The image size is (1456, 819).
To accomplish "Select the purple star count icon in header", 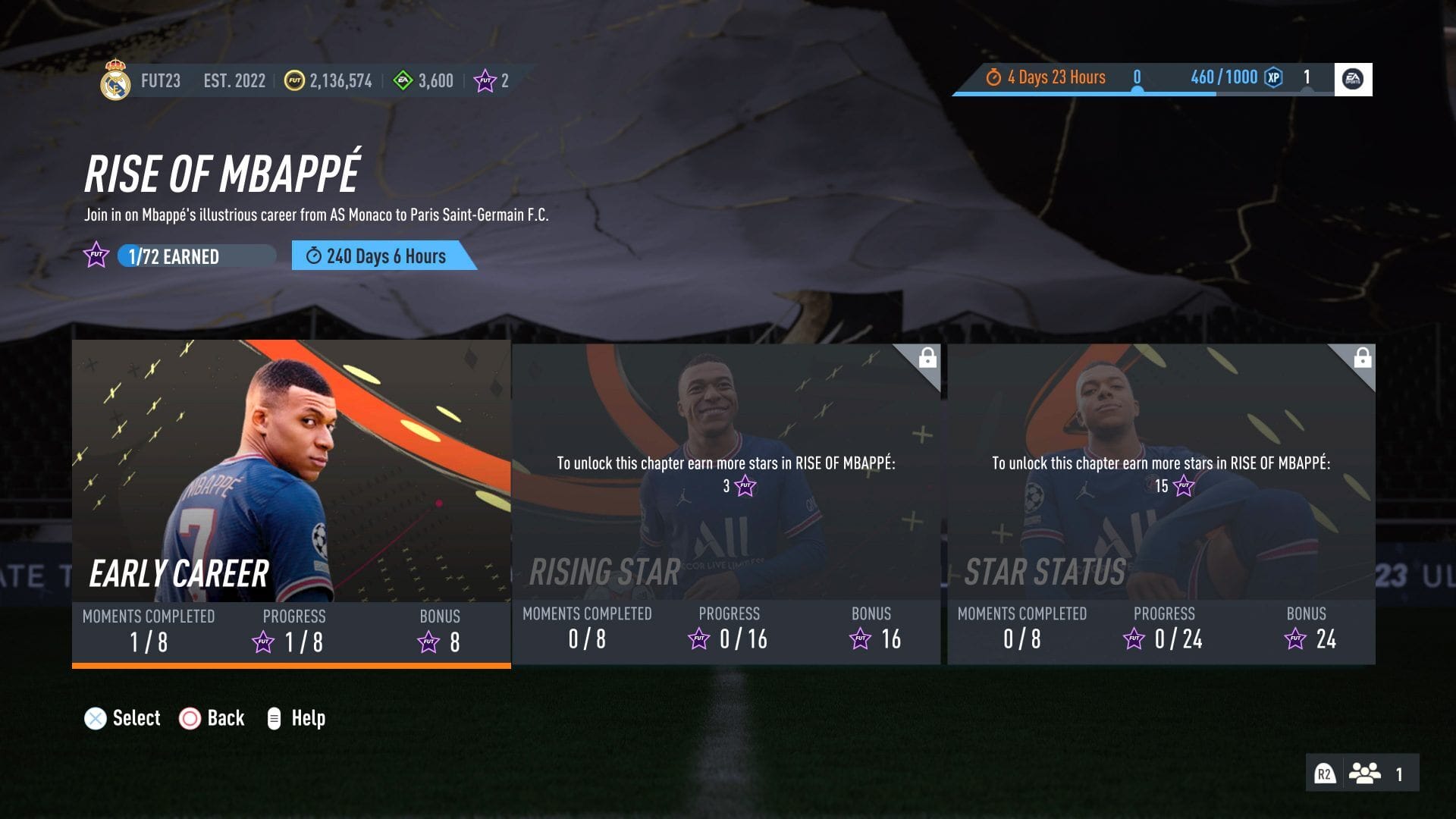I will [x=483, y=79].
